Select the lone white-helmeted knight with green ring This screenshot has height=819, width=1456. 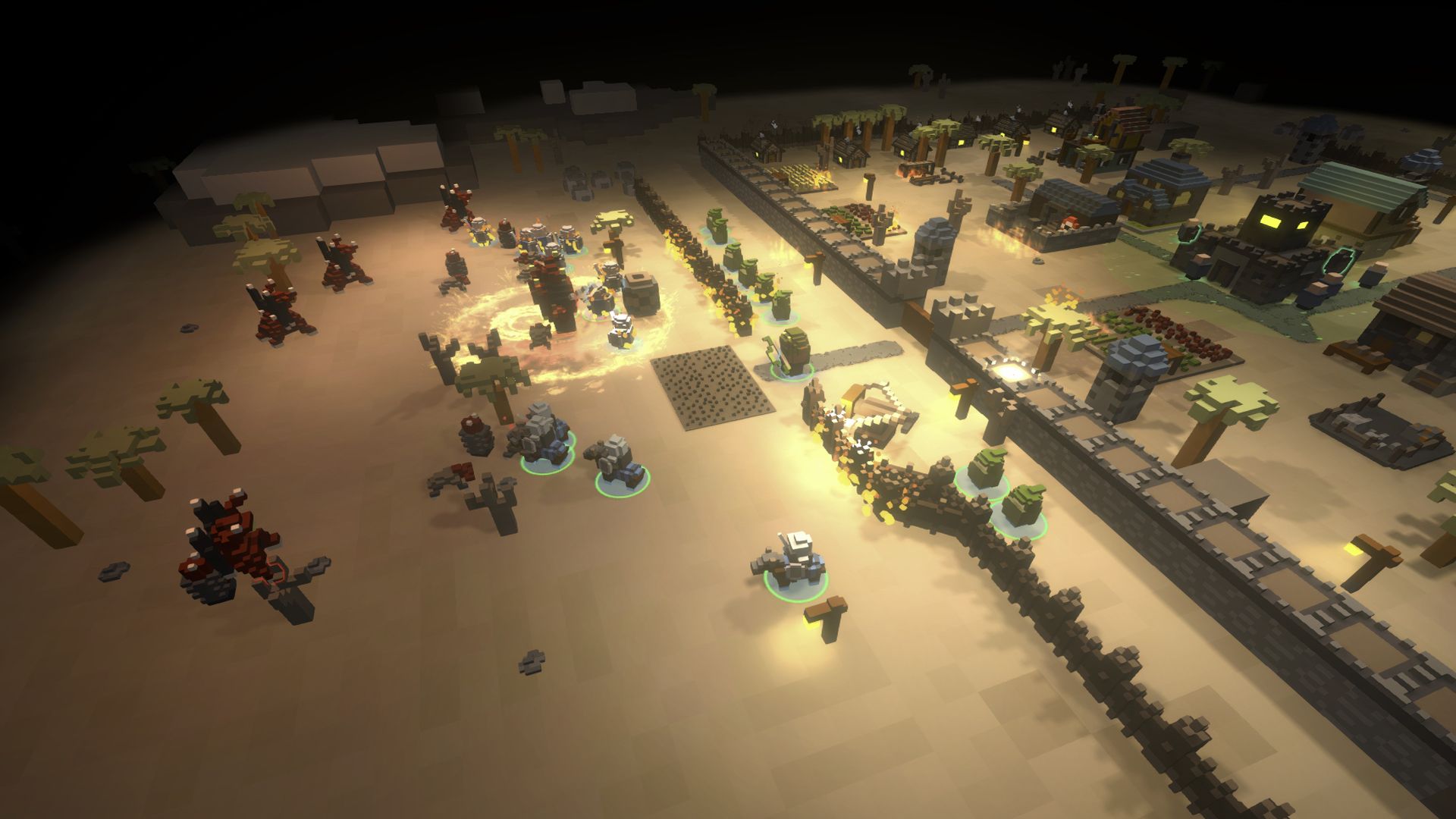(795, 562)
